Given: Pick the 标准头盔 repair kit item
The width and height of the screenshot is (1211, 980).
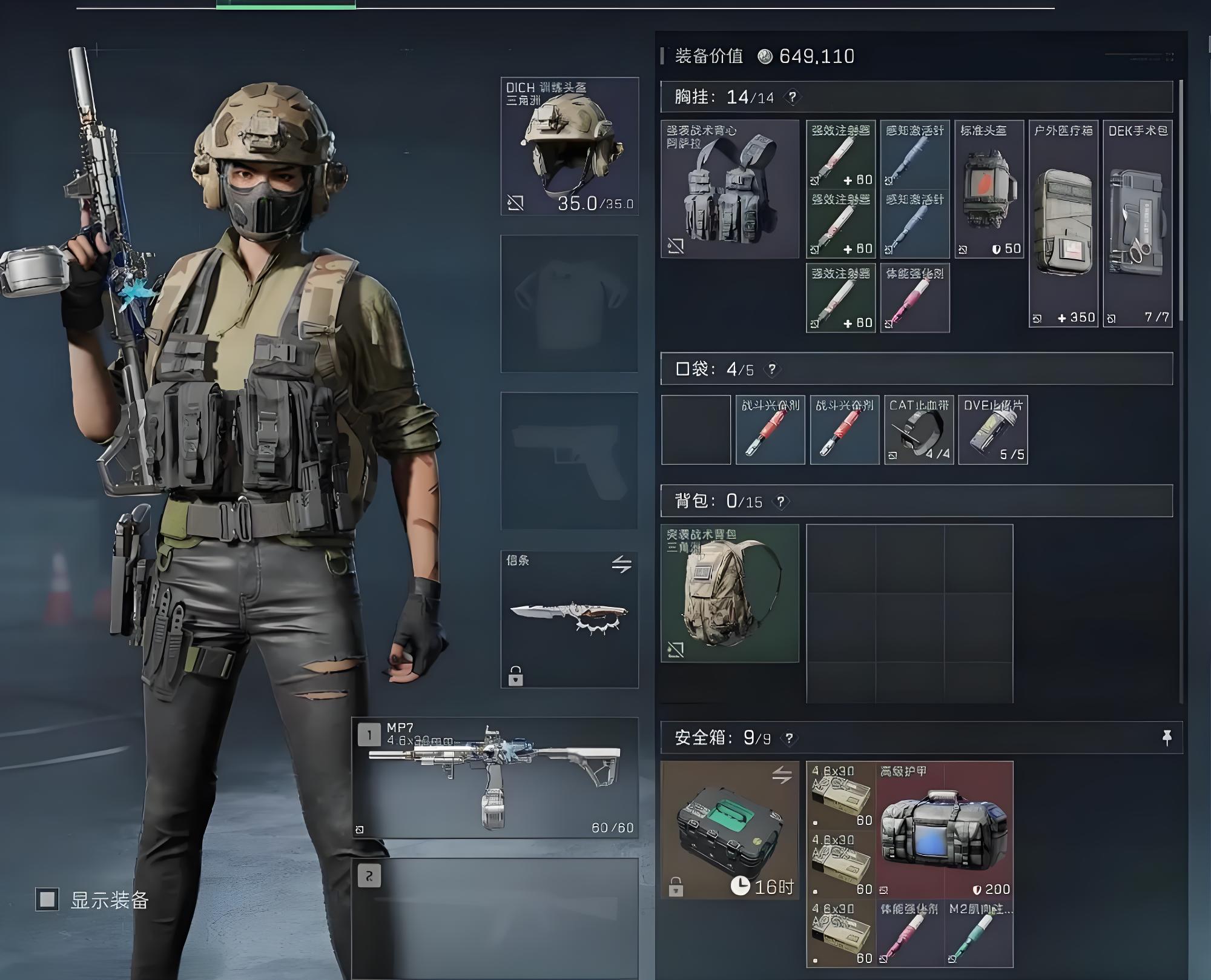Looking at the screenshot, I should tap(989, 189).
